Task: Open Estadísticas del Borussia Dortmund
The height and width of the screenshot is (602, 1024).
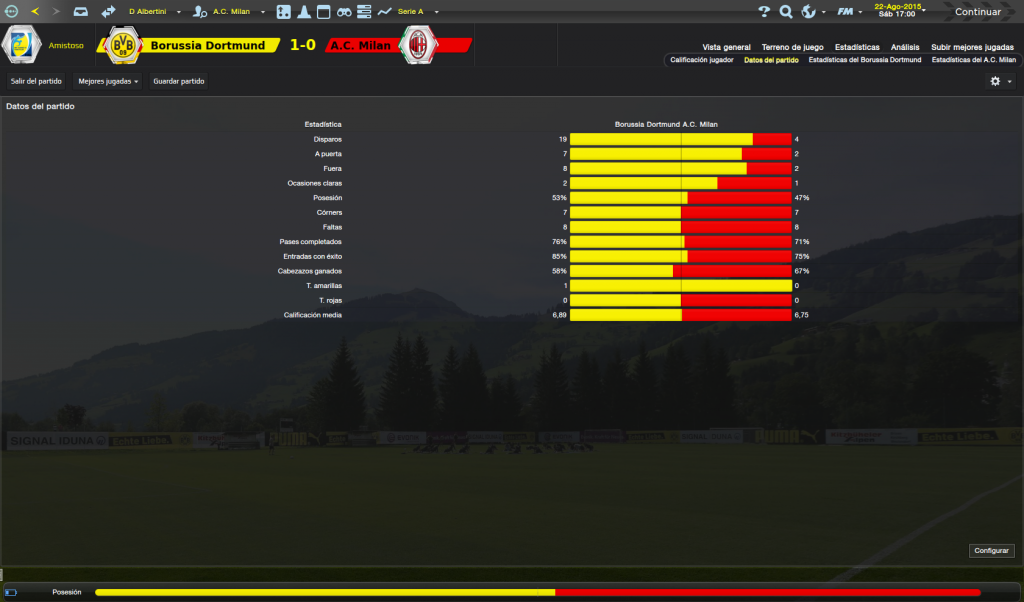Action: click(x=864, y=60)
